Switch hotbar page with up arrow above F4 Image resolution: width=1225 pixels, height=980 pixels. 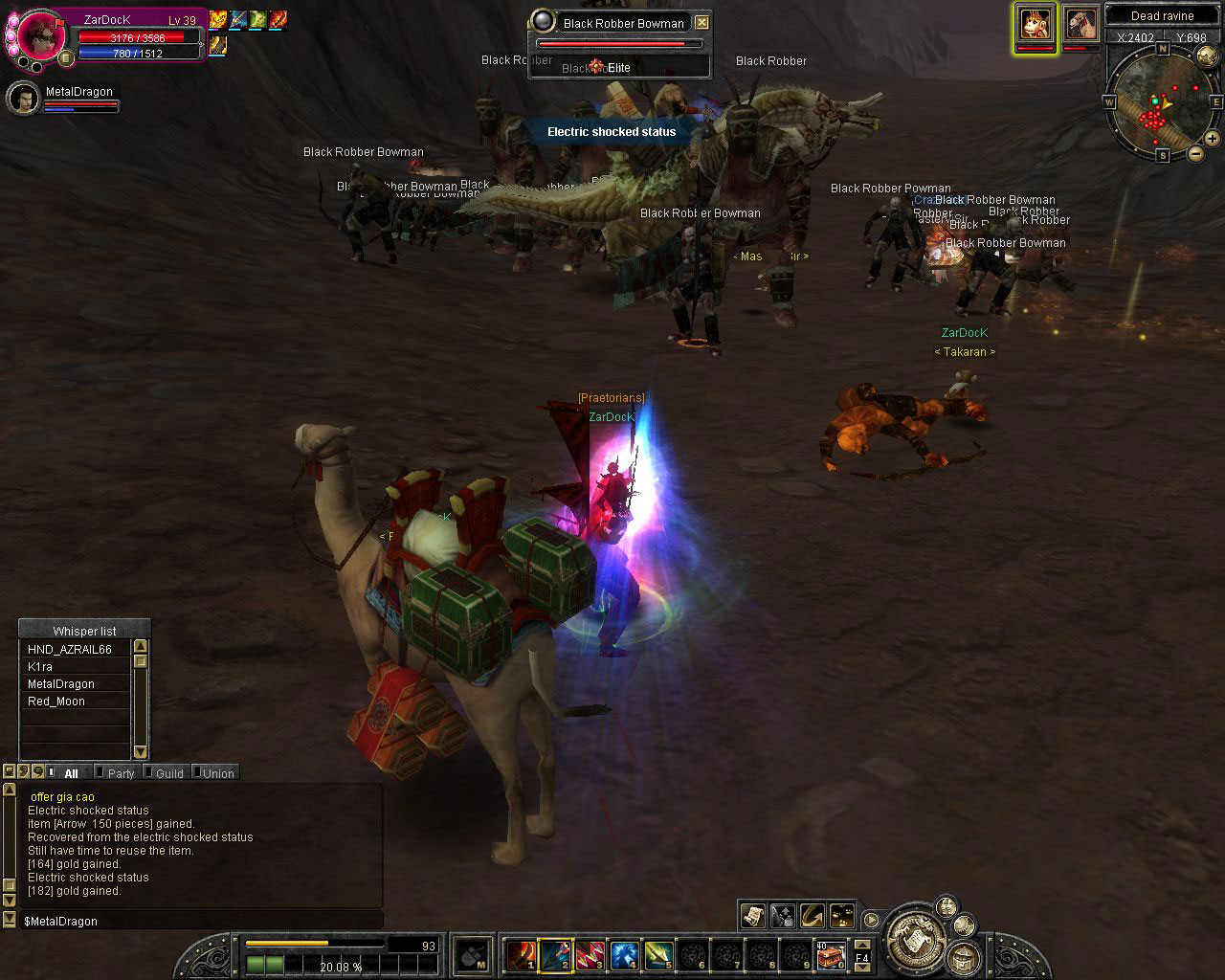pyautogui.click(x=861, y=945)
